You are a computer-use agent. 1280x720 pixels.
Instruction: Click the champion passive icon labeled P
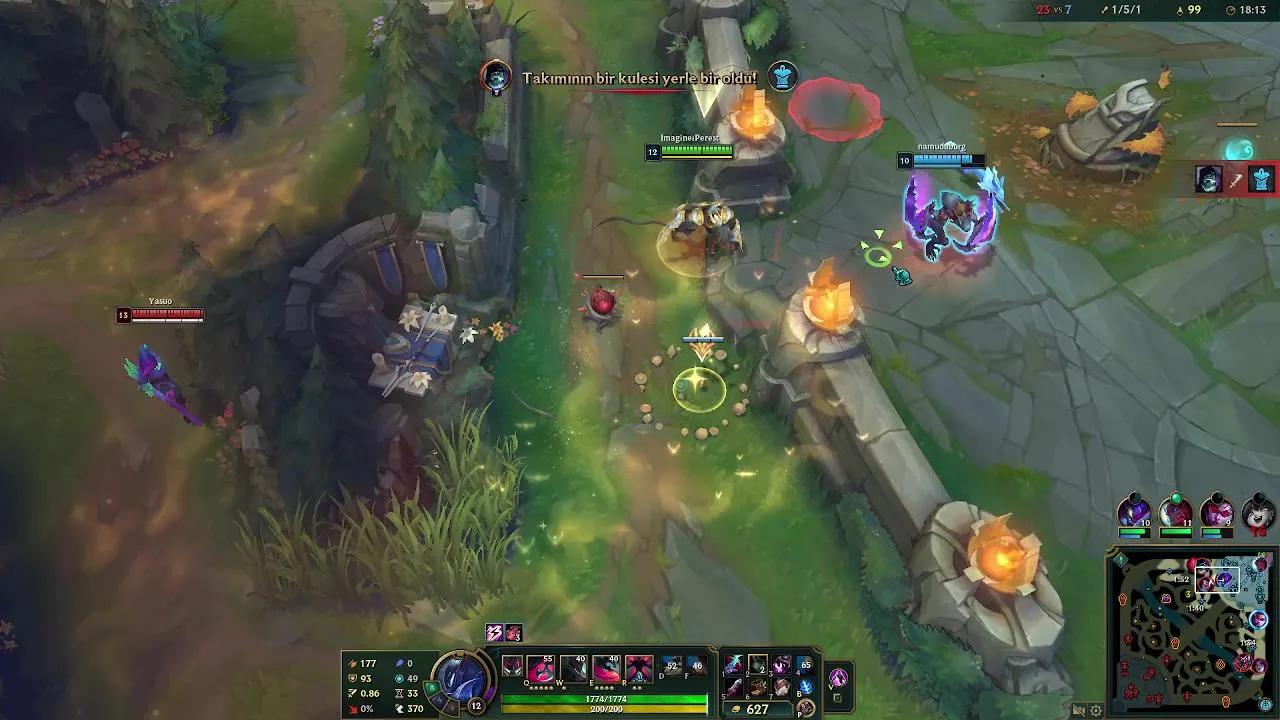pos(806,705)
